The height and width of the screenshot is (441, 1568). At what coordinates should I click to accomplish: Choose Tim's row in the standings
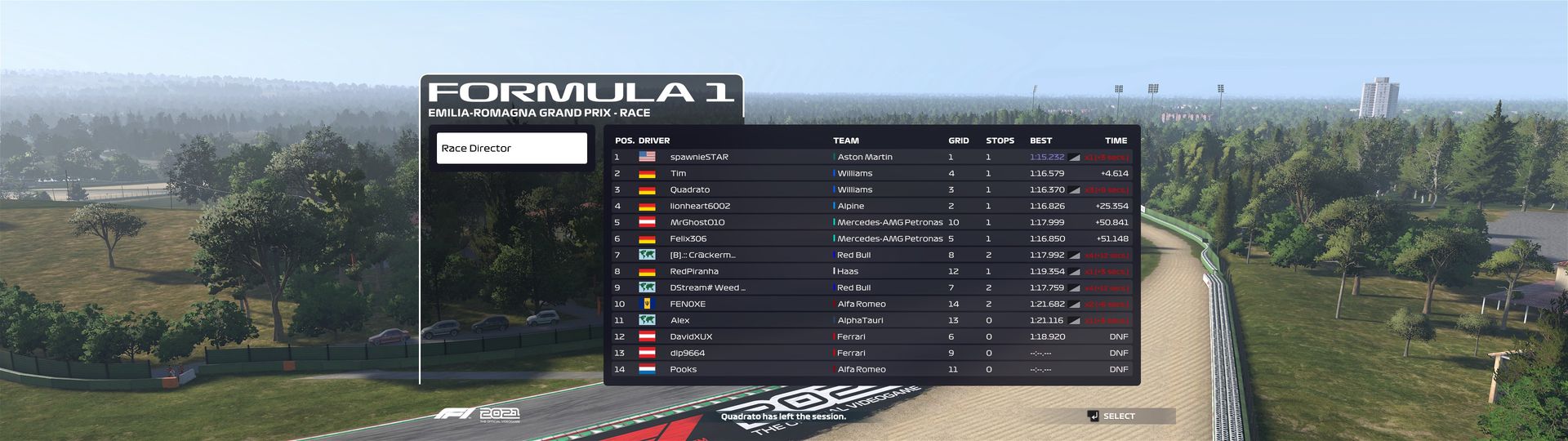coord(871,173)
